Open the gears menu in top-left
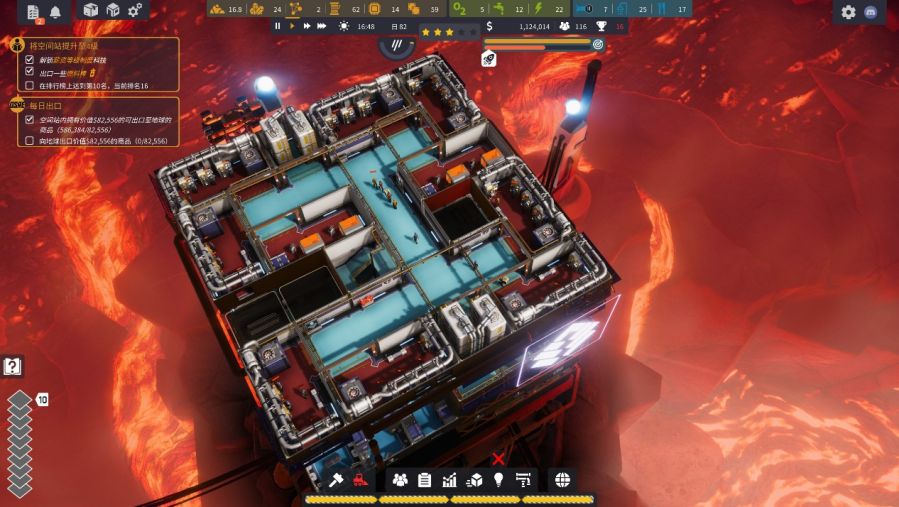This screenshot has width=899, height=507. tap(136, 11)
